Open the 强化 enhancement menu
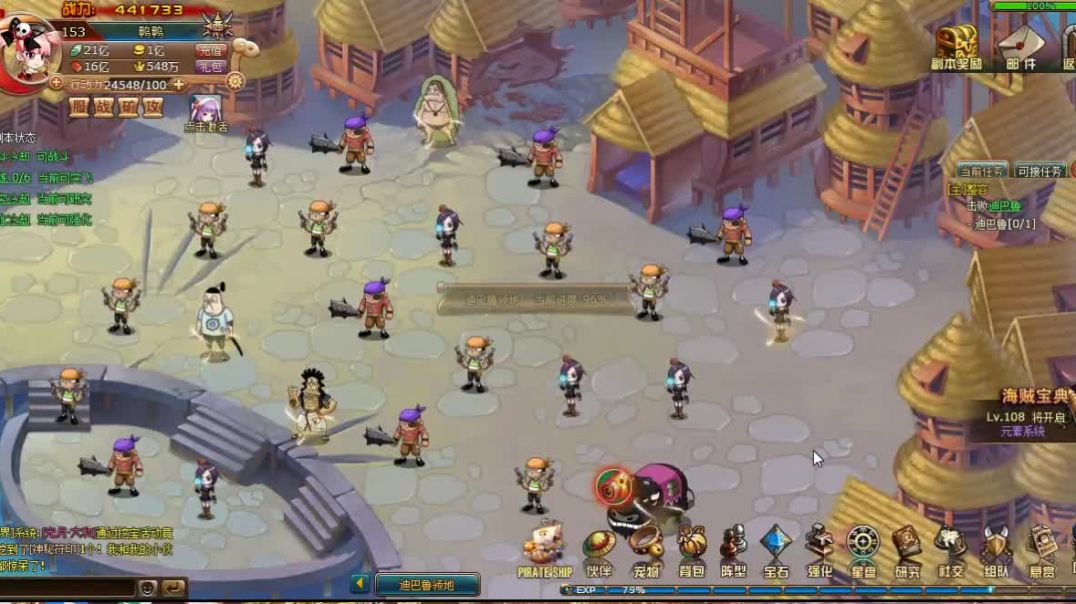 [x=820, y=550]
